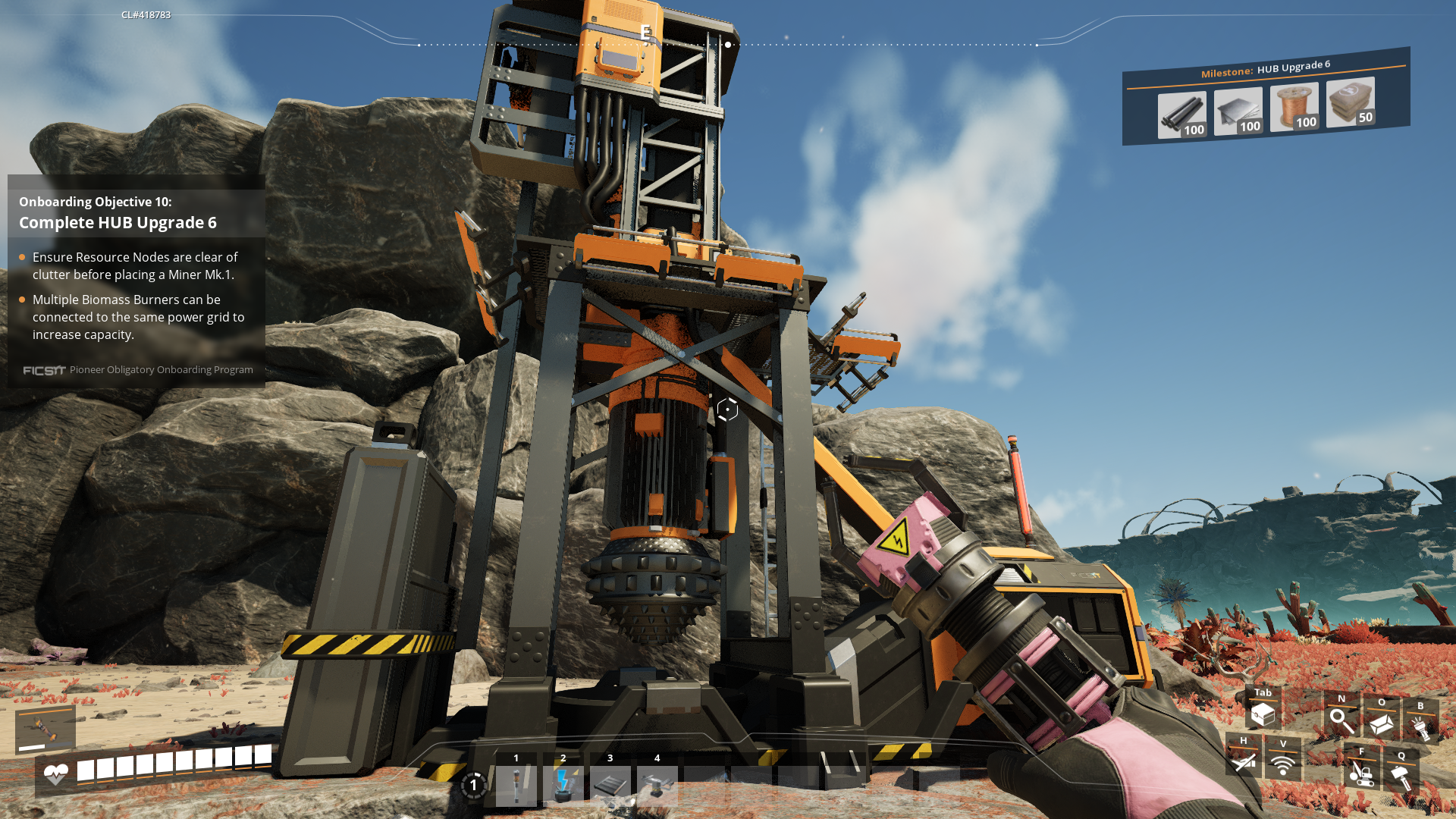
Task: Select the power pole hotbar slot
Action: pos(516,785)
